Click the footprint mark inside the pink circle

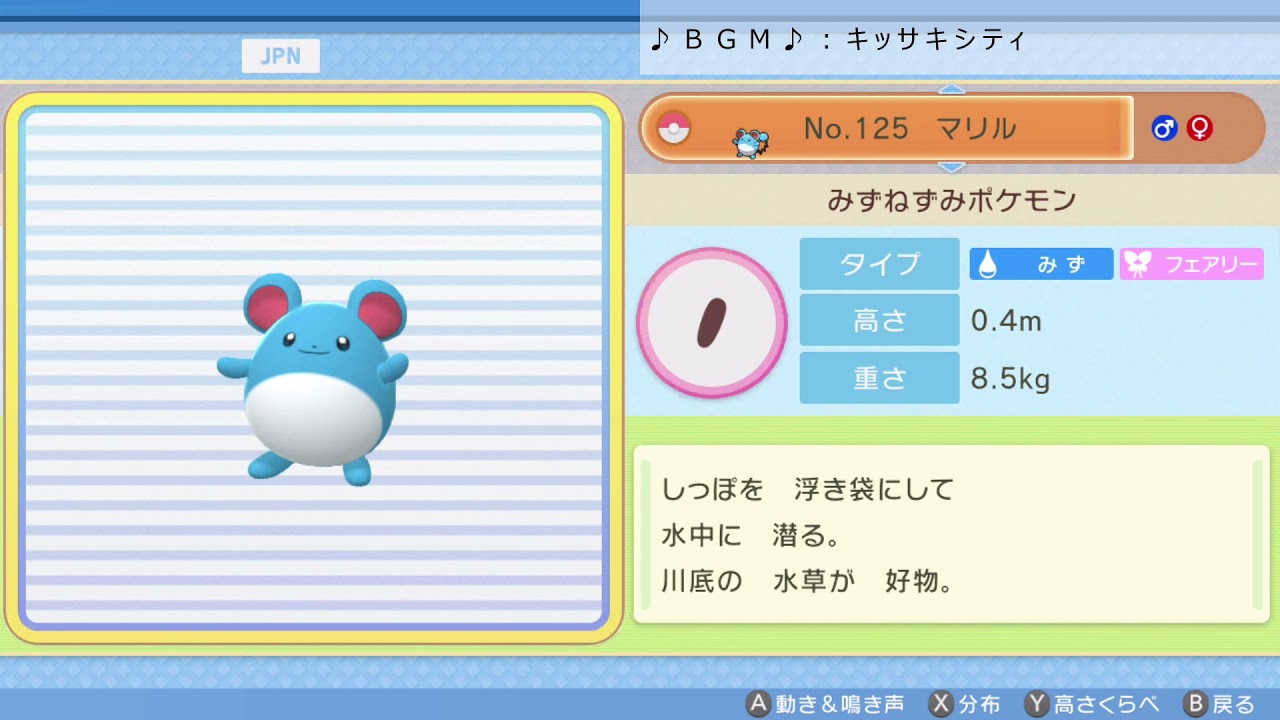(712, 320)
